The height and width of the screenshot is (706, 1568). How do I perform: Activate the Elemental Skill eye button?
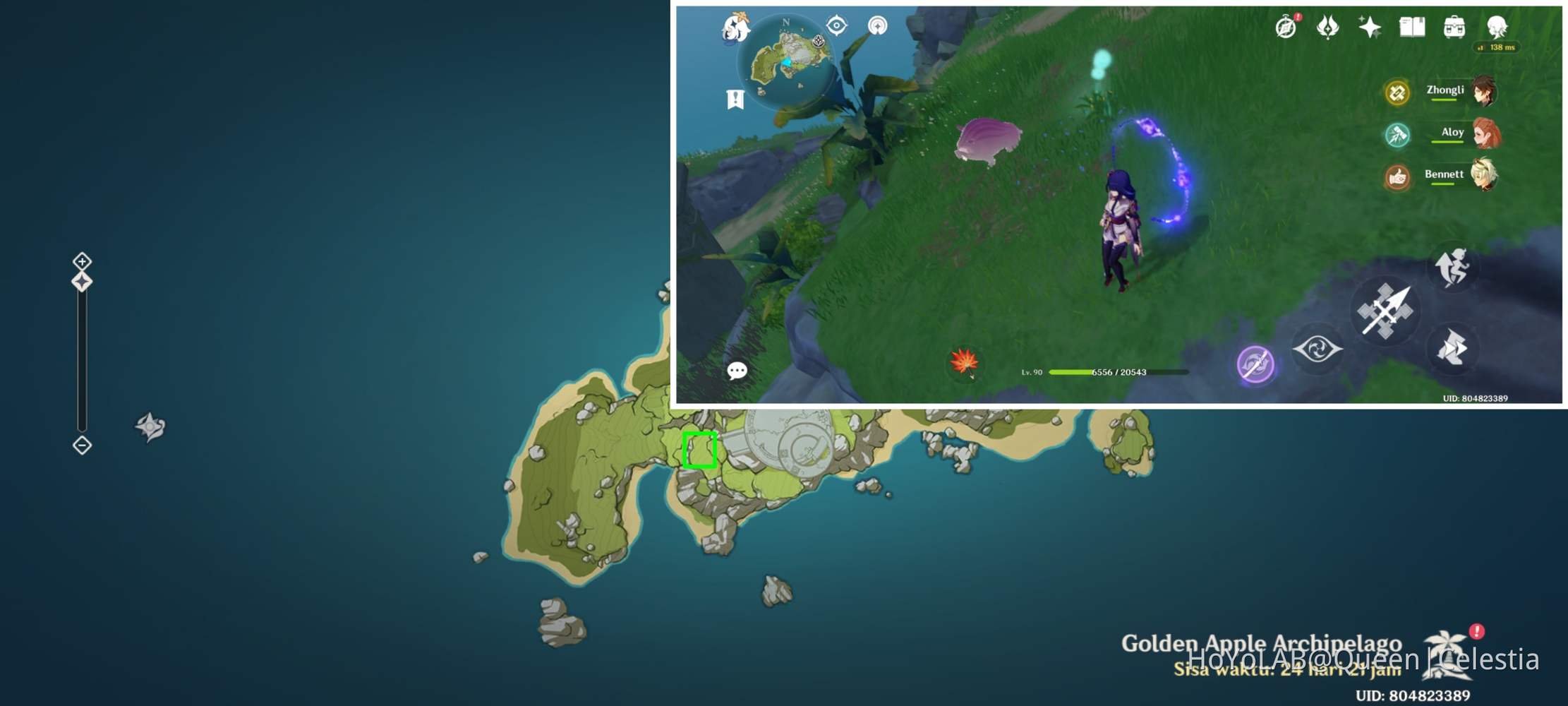[1317, 349]
